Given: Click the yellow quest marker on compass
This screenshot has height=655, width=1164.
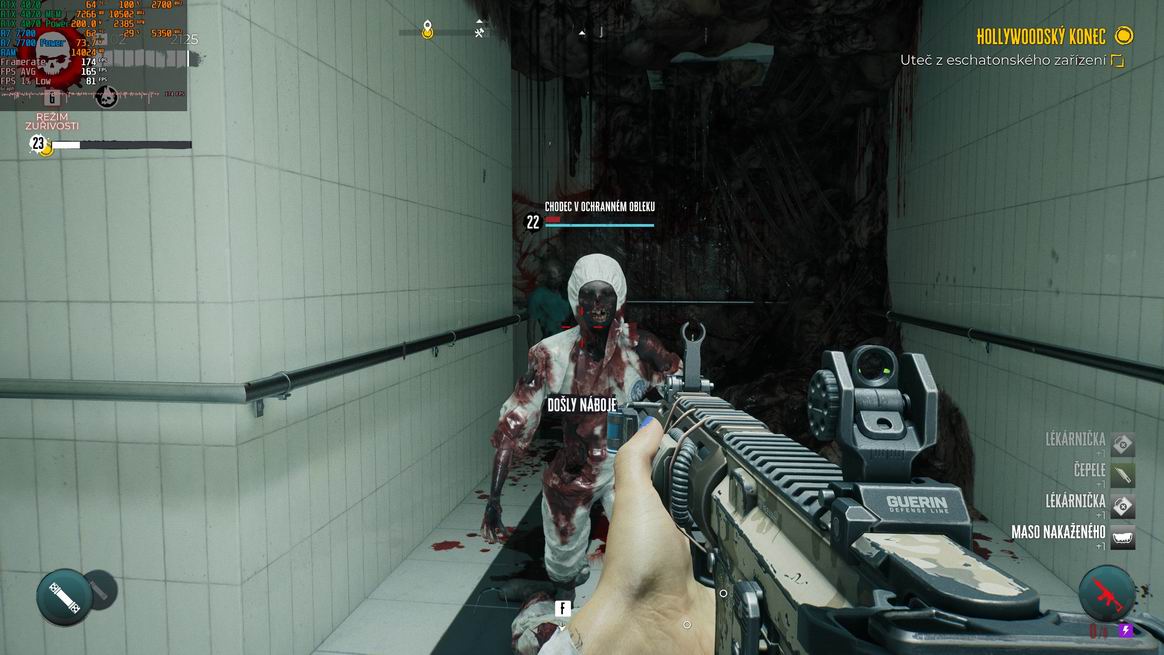Looking at the screenshot, I should tap(427, 30).
